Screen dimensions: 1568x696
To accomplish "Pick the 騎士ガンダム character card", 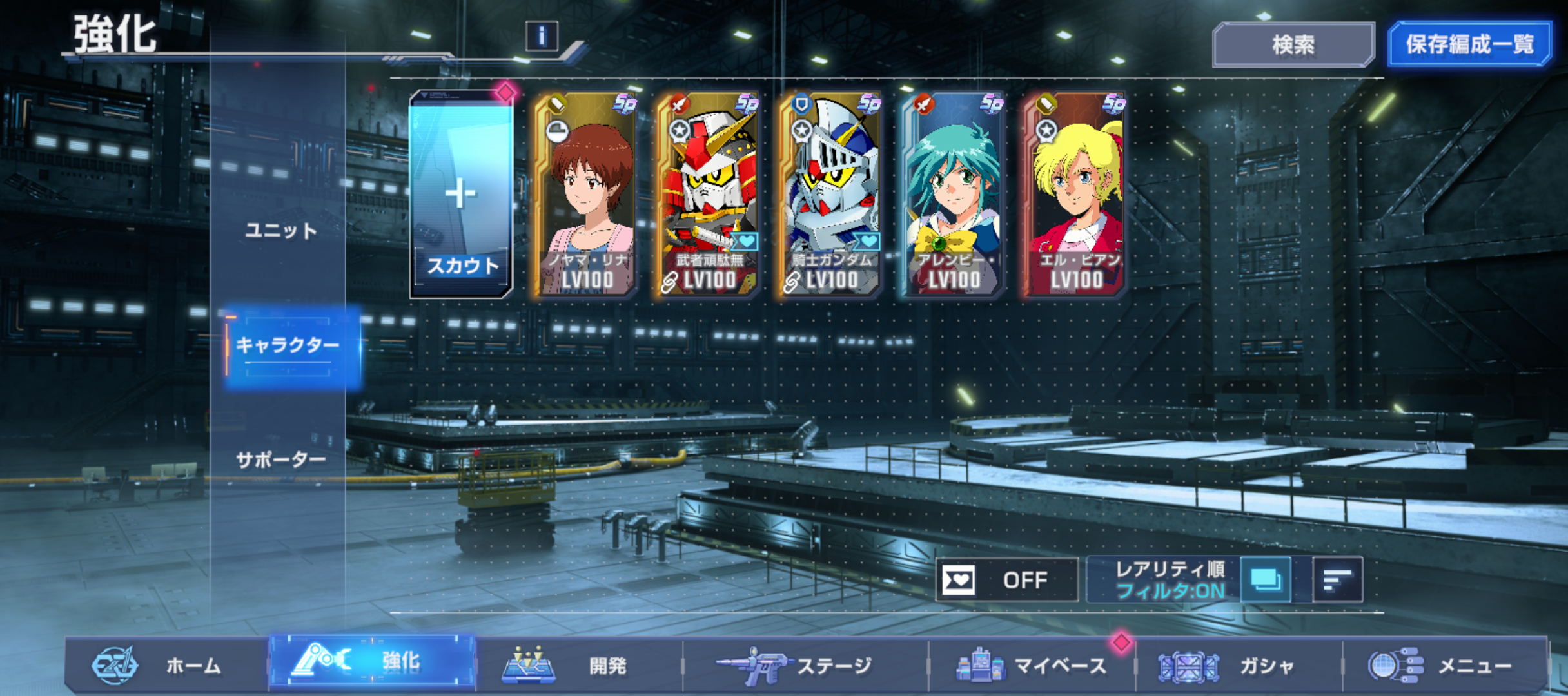I will click(x=831, y=195).
